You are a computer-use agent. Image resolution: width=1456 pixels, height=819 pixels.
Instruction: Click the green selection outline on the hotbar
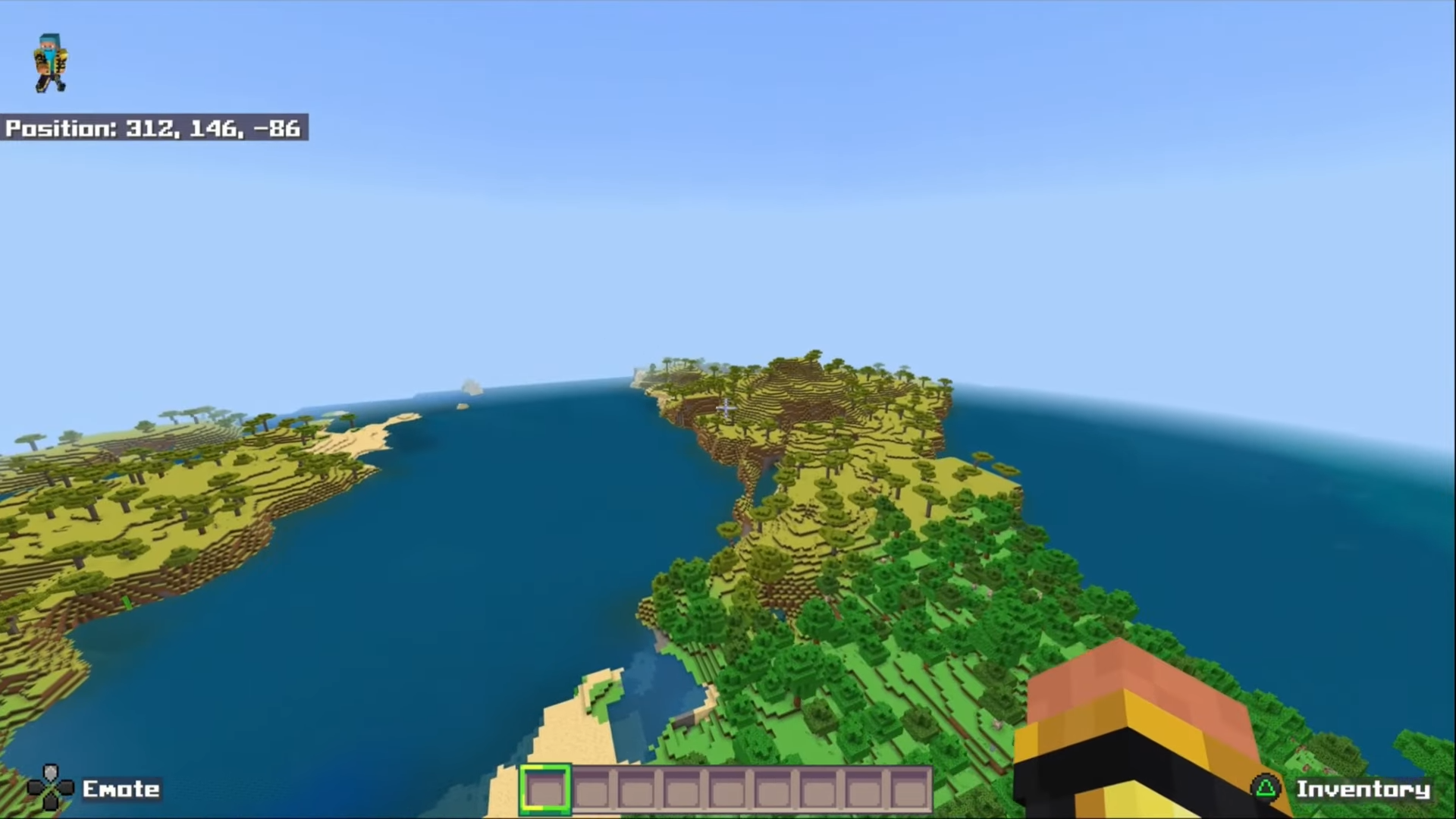coord(548,790)
